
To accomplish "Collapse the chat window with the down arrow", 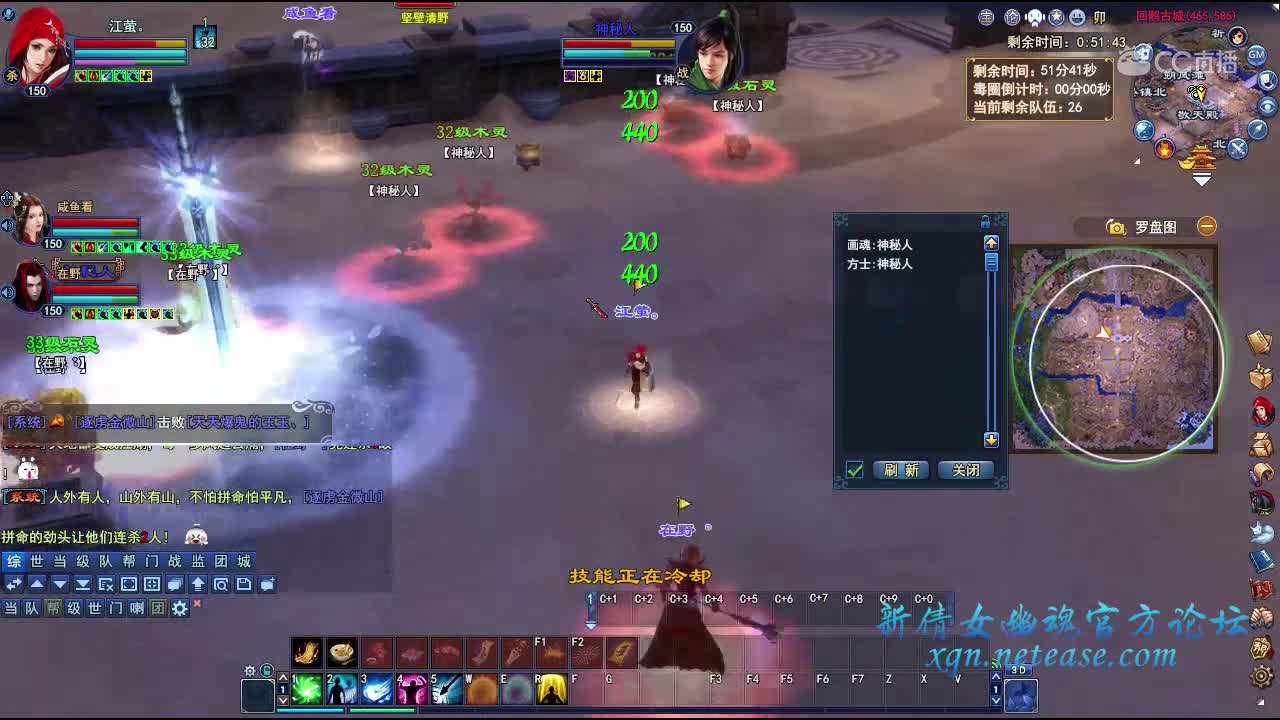I will pyautogui.click(x=60, y=585).
